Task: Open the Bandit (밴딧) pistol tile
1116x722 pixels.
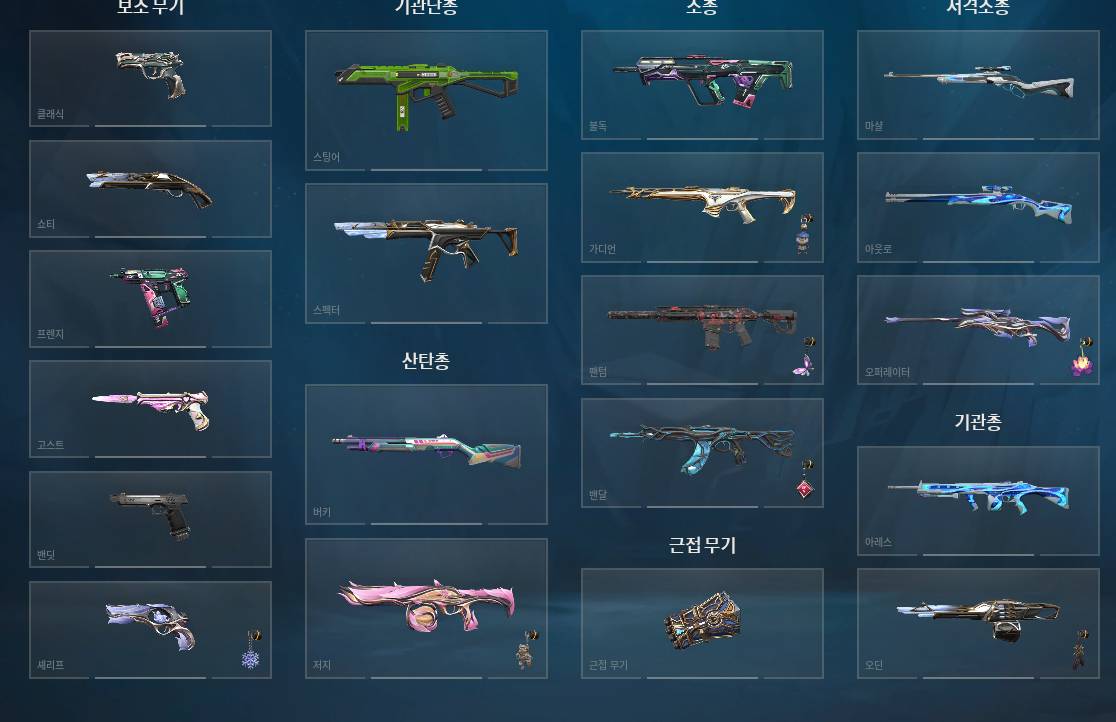Action: click(x=150, y=518)
